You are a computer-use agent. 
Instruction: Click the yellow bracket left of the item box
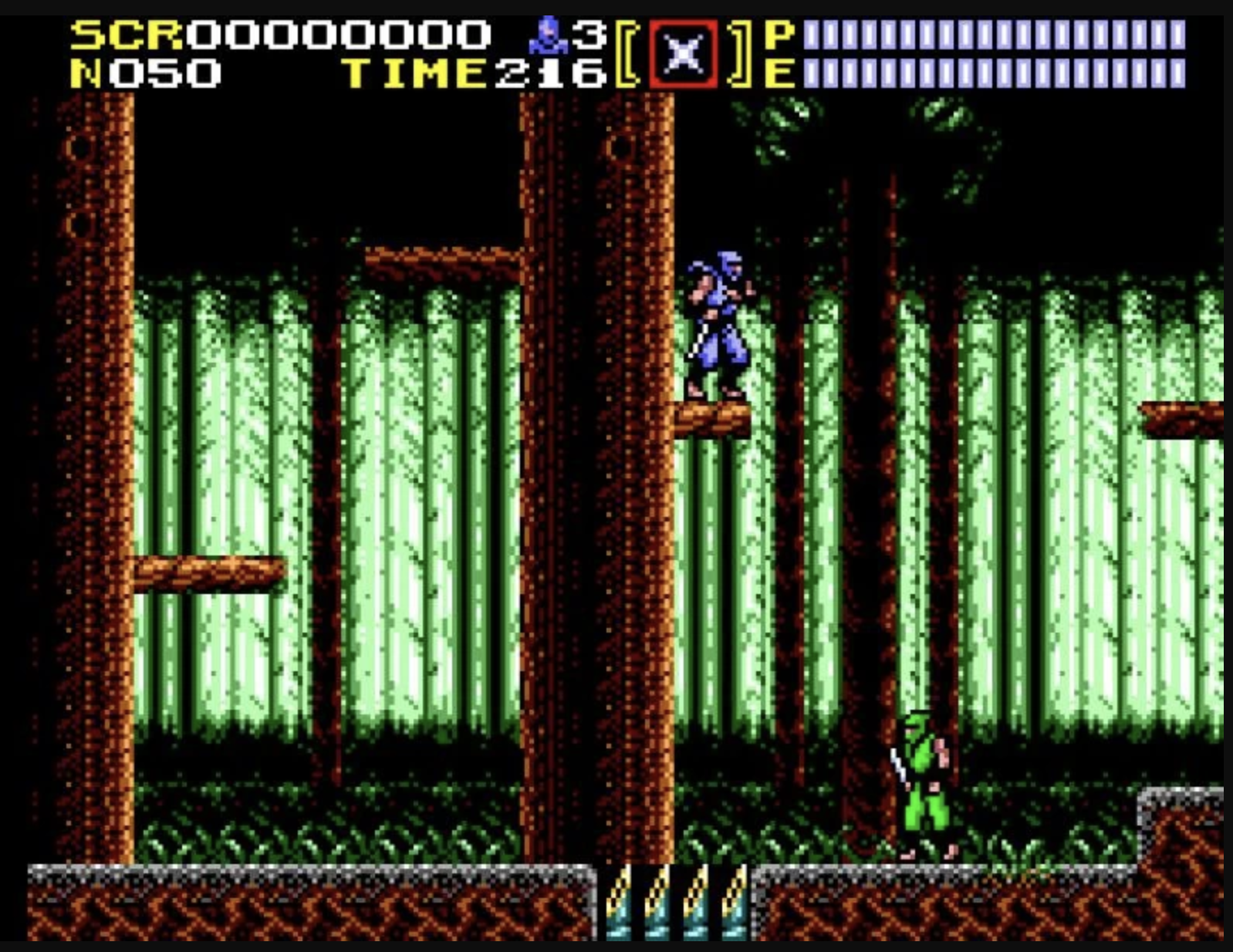coord(627,52)
